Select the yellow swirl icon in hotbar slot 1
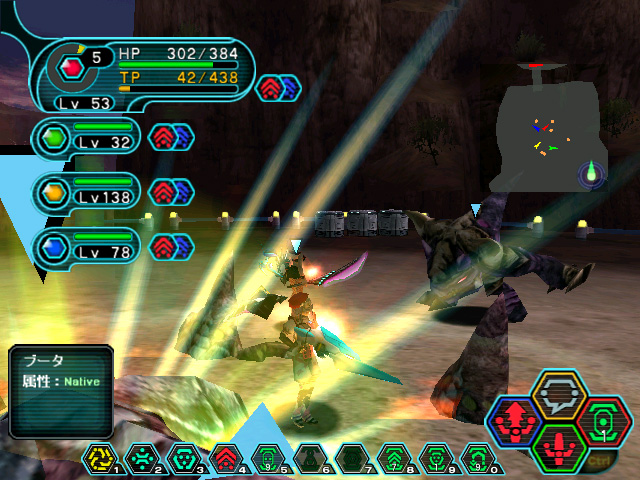The width and height of the screenshot is (640, 480). click(x=101, y=458)
